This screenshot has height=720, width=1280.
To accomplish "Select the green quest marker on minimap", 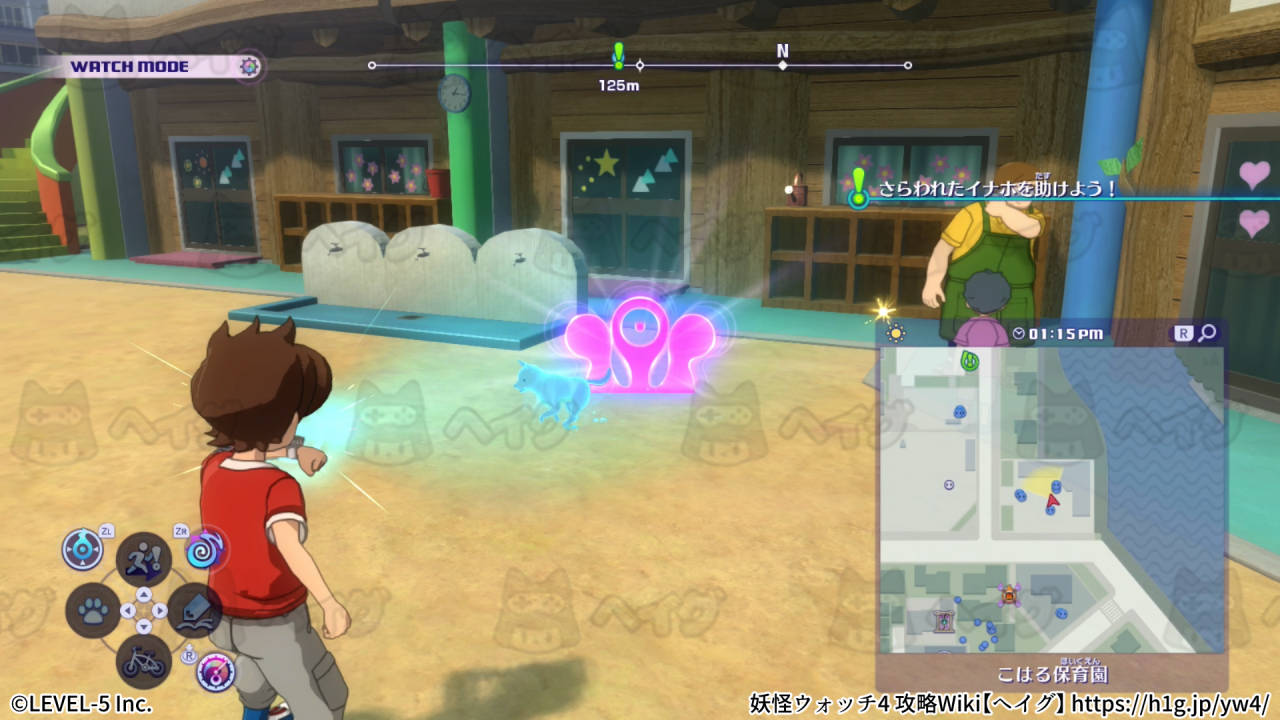I will (968, 360).
